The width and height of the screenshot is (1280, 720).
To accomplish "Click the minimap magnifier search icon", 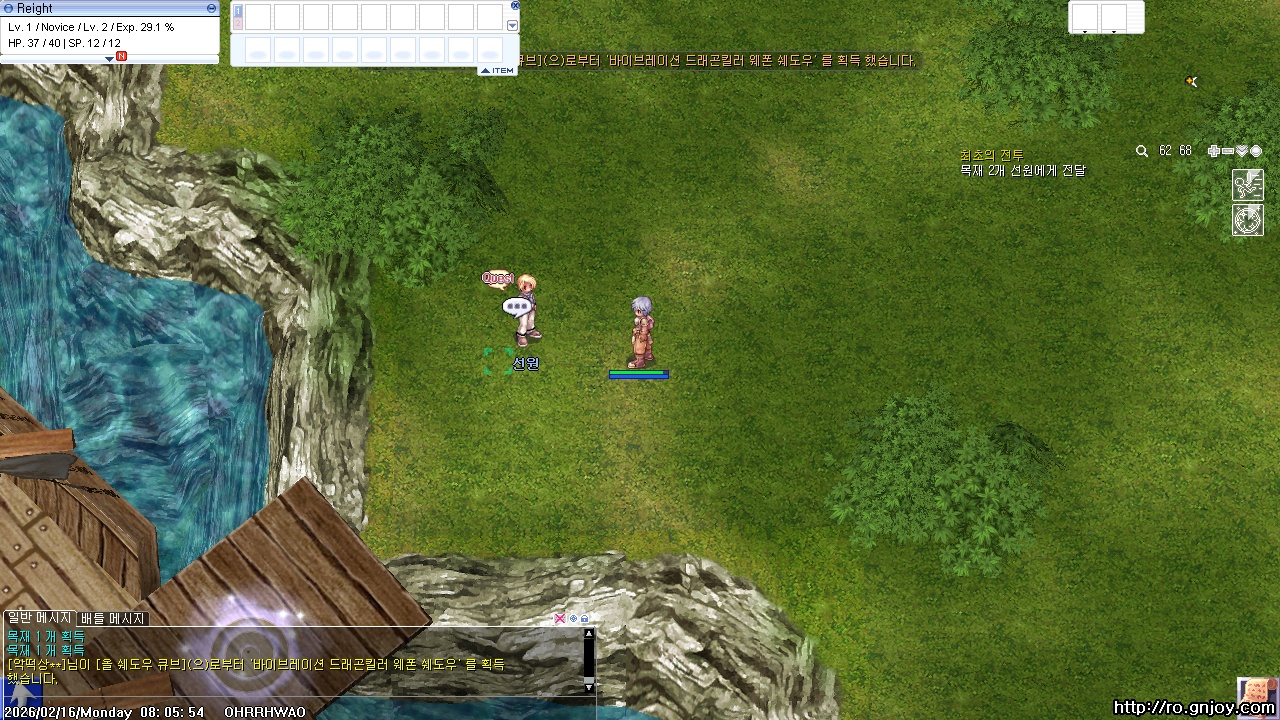I will tap(1142, 151).
